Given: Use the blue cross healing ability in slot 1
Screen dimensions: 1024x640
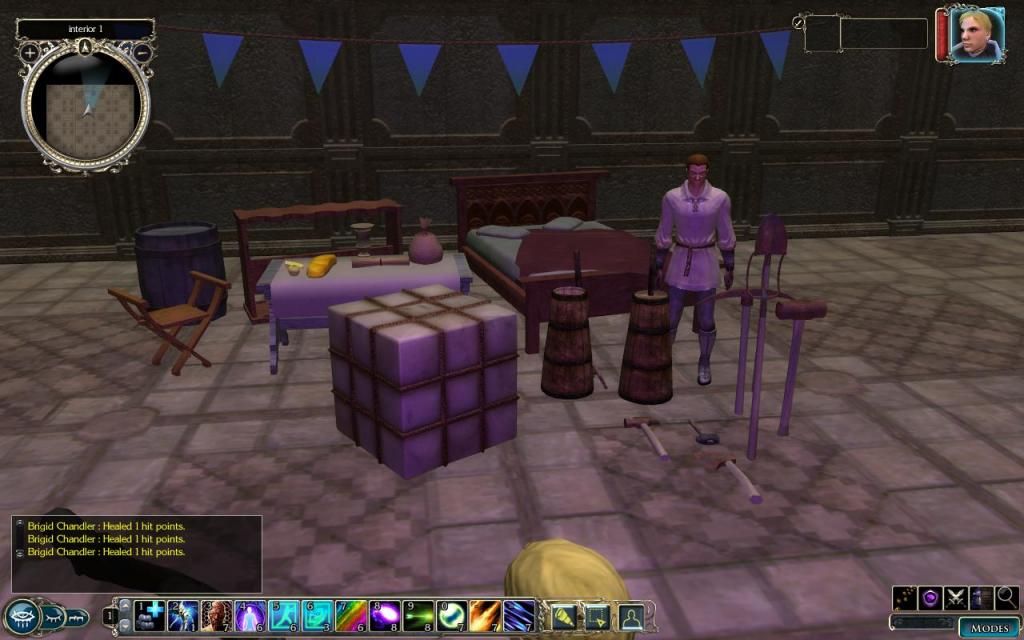Looking at the screenshot, I should [150, 615].
